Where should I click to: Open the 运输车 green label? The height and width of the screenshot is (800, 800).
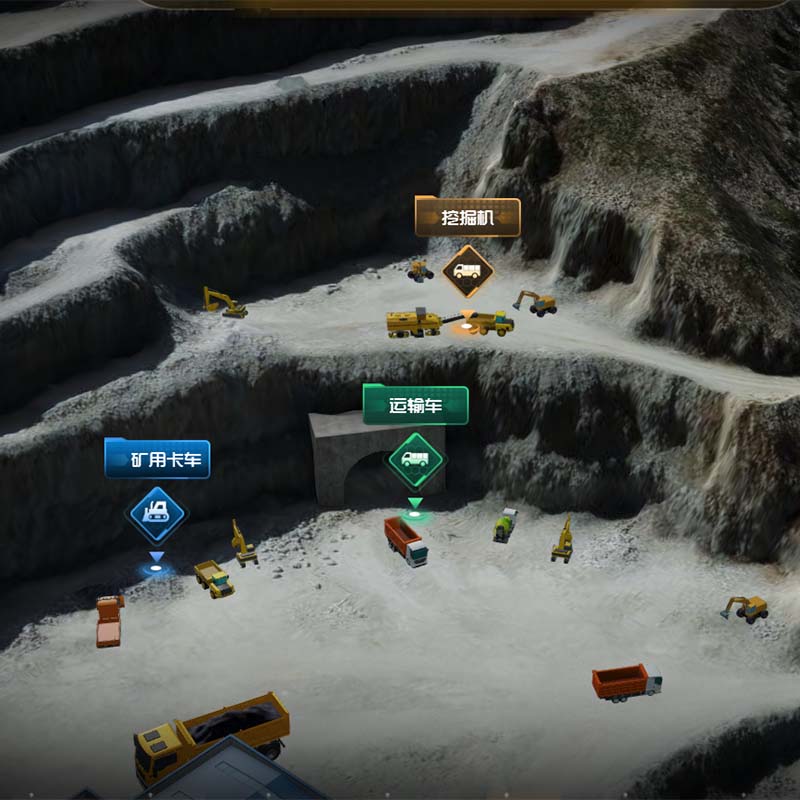point(415,406)
